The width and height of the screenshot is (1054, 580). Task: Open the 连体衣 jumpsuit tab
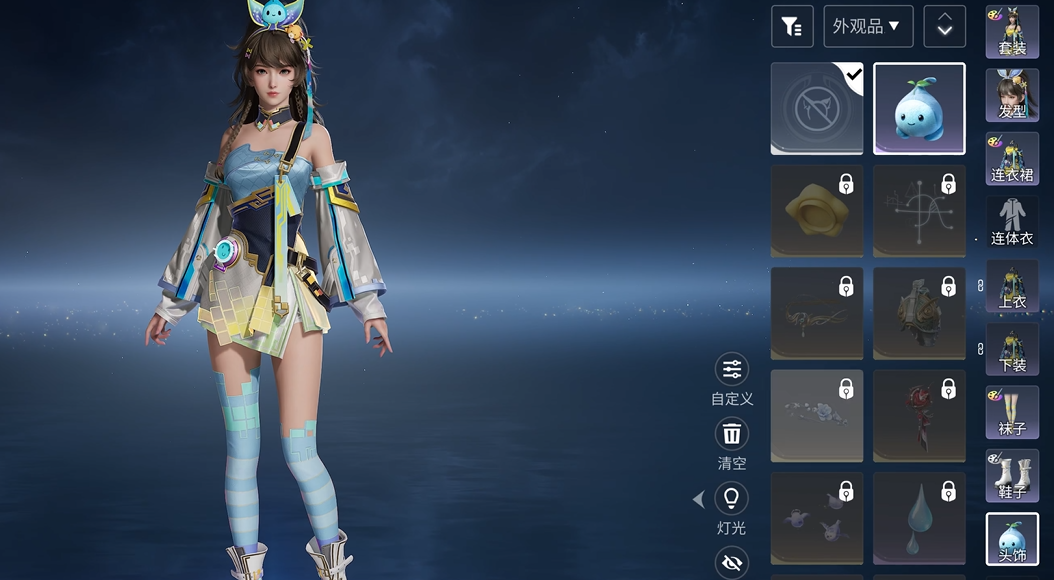[1012, 222]
